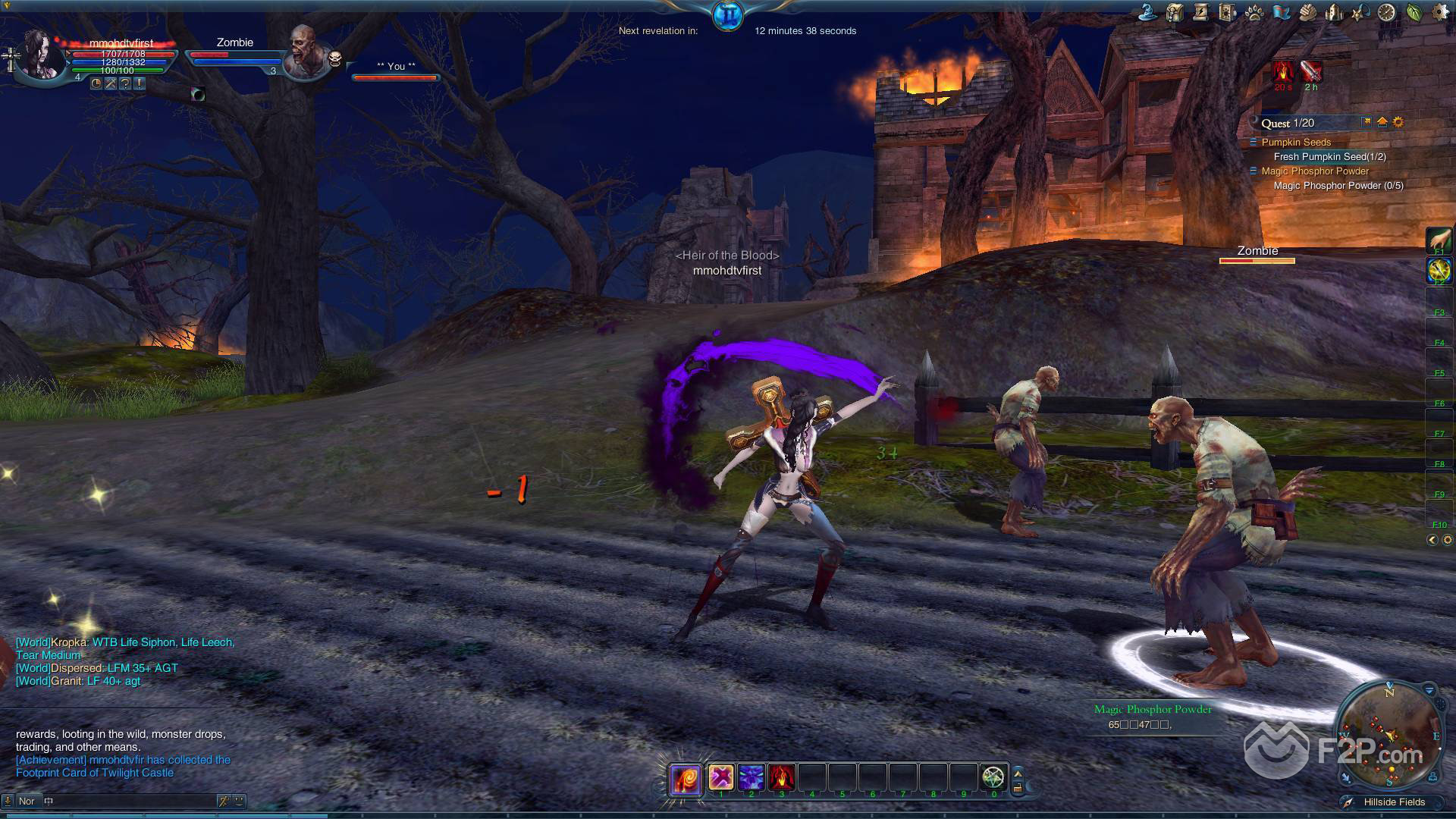Open the castle icon in top bar
This screenshot has height=819, width=1456.
click(1334, 12)
